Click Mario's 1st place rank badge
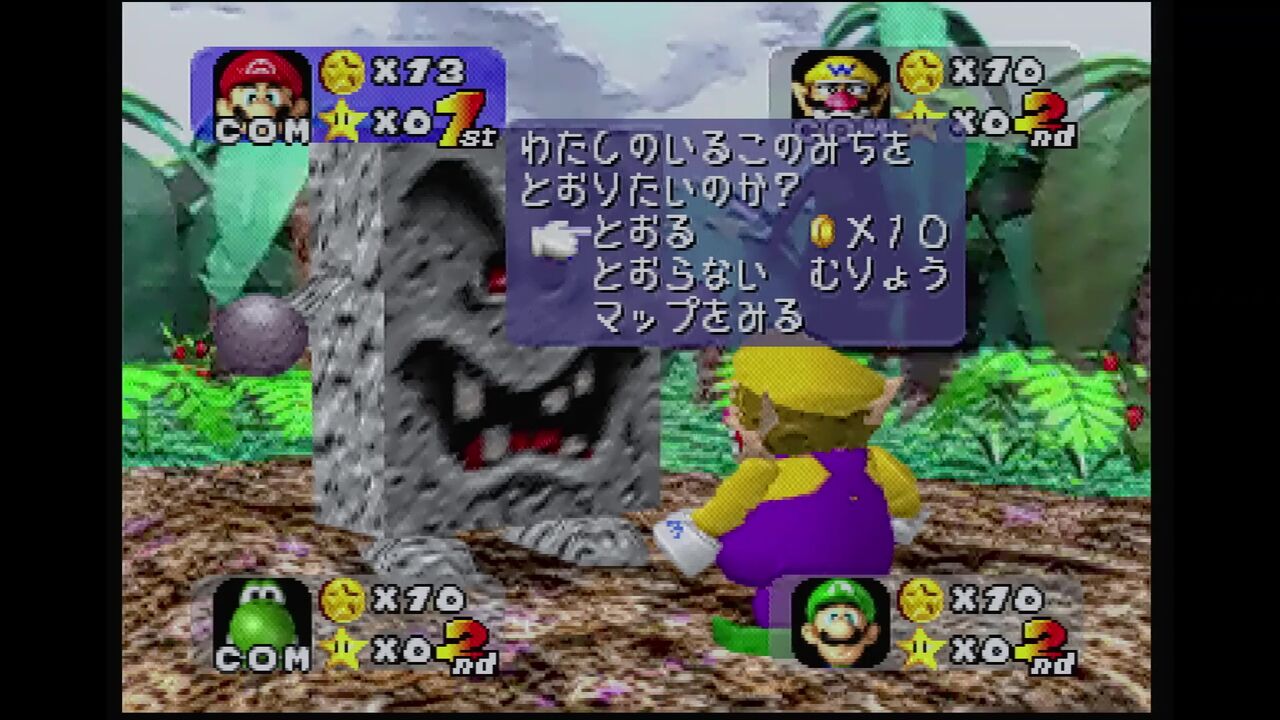Screen dimensions: 1280x720 click(x=460, y=118)
